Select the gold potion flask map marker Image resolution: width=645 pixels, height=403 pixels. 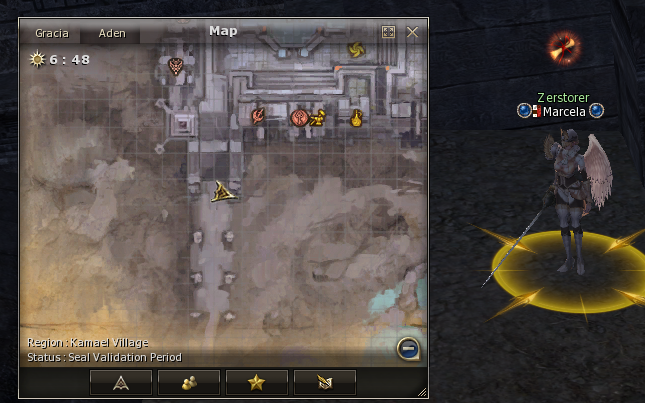(x=354, y=117)
